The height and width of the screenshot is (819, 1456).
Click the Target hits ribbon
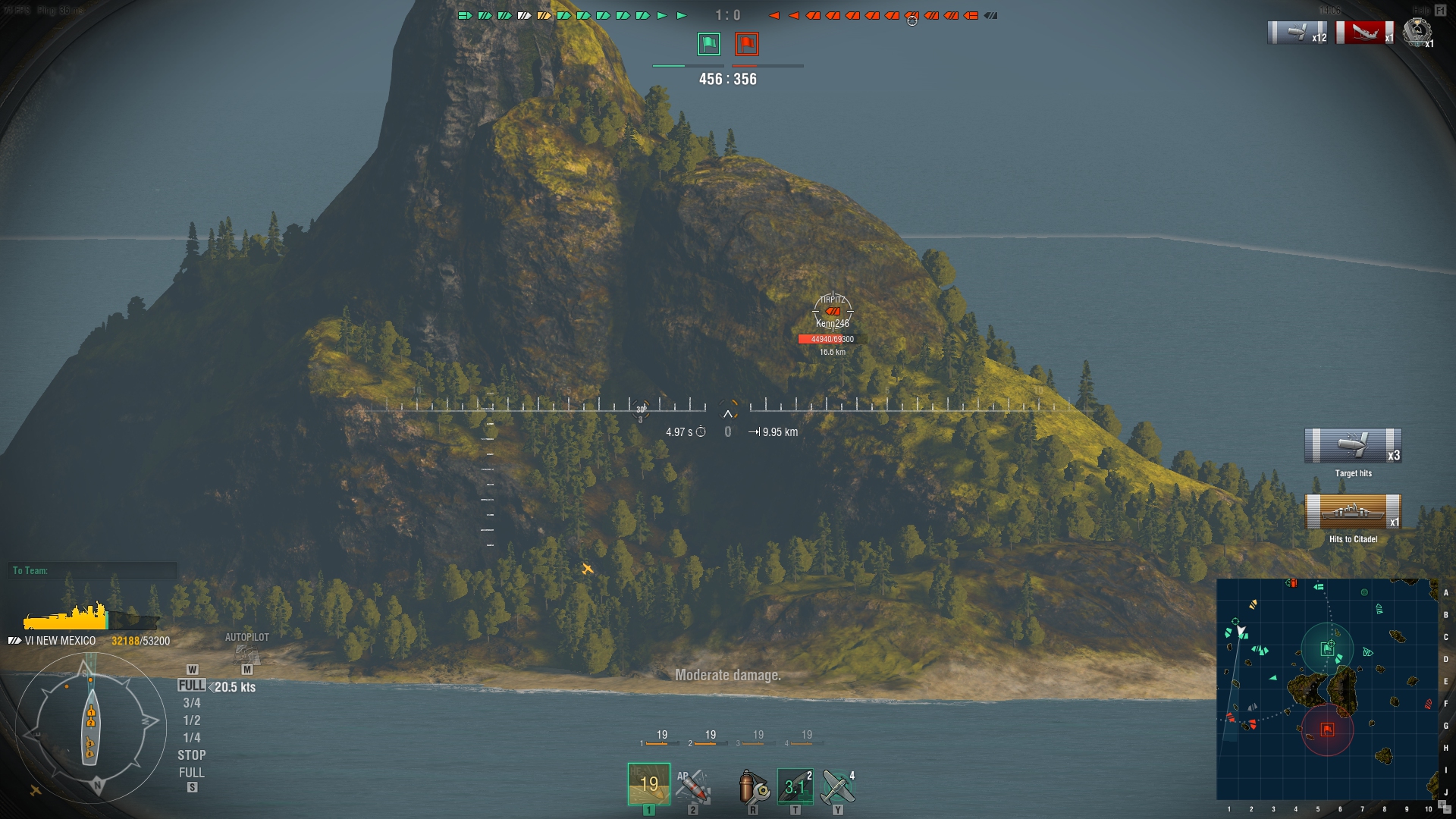point(1353,446)
